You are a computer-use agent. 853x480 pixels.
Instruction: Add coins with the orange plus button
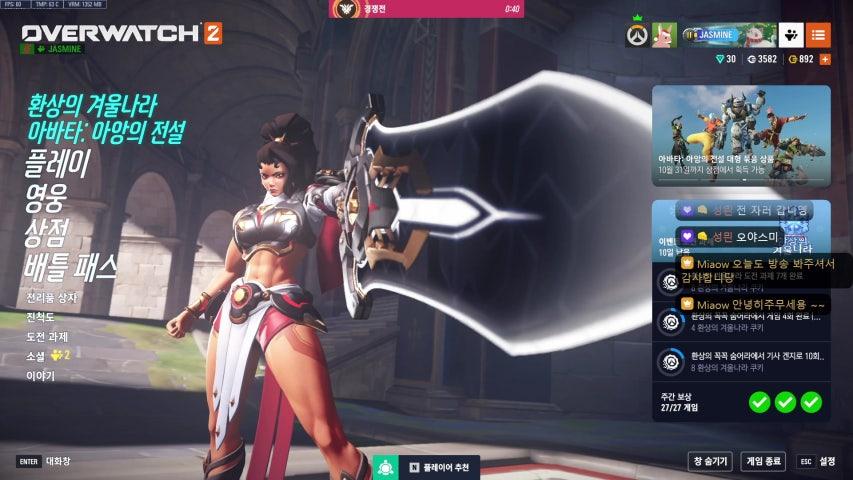(x=825, y=59)
